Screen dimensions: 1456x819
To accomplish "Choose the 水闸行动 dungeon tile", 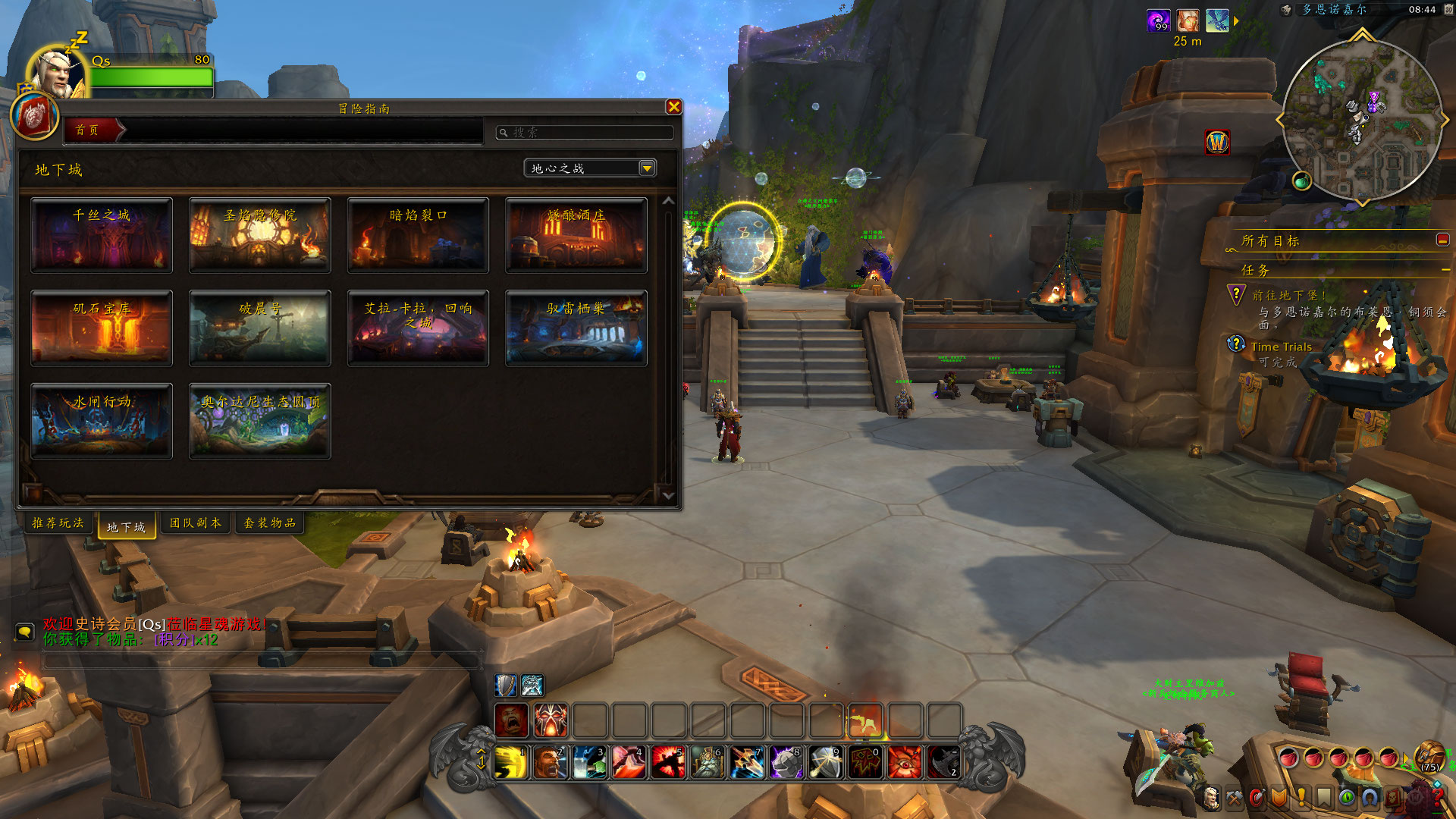I will click(x=102, y=421).
